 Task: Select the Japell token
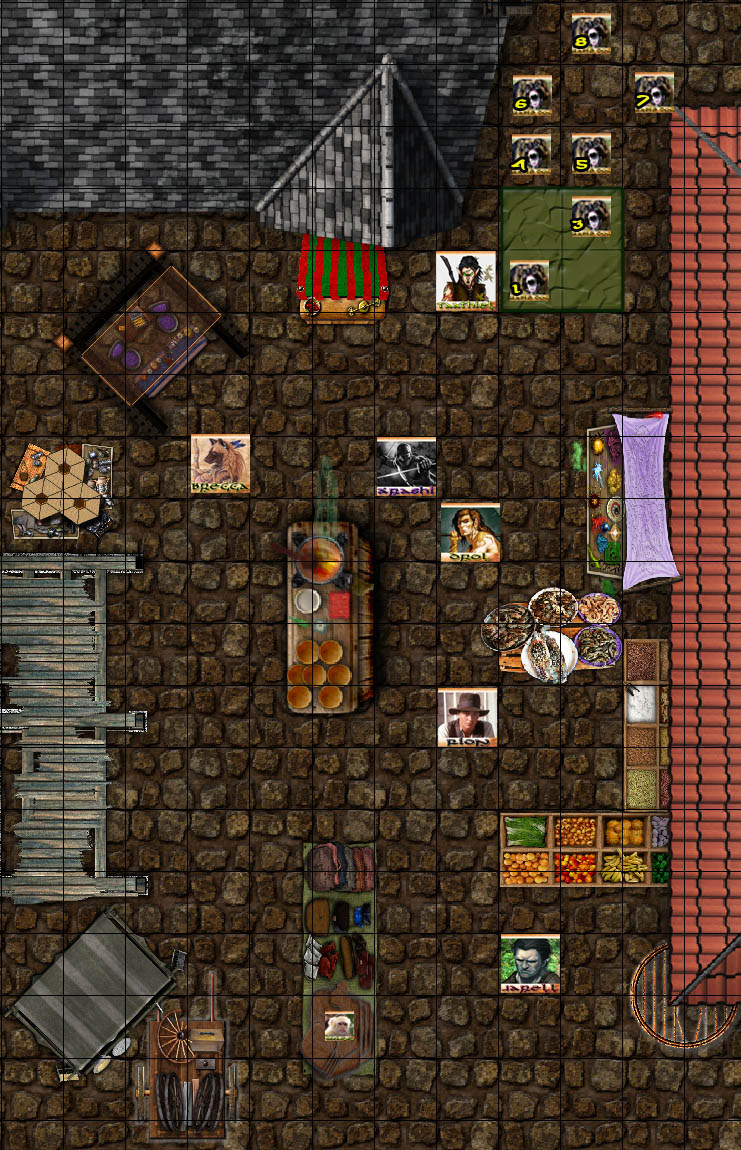(x=530, y=964)
